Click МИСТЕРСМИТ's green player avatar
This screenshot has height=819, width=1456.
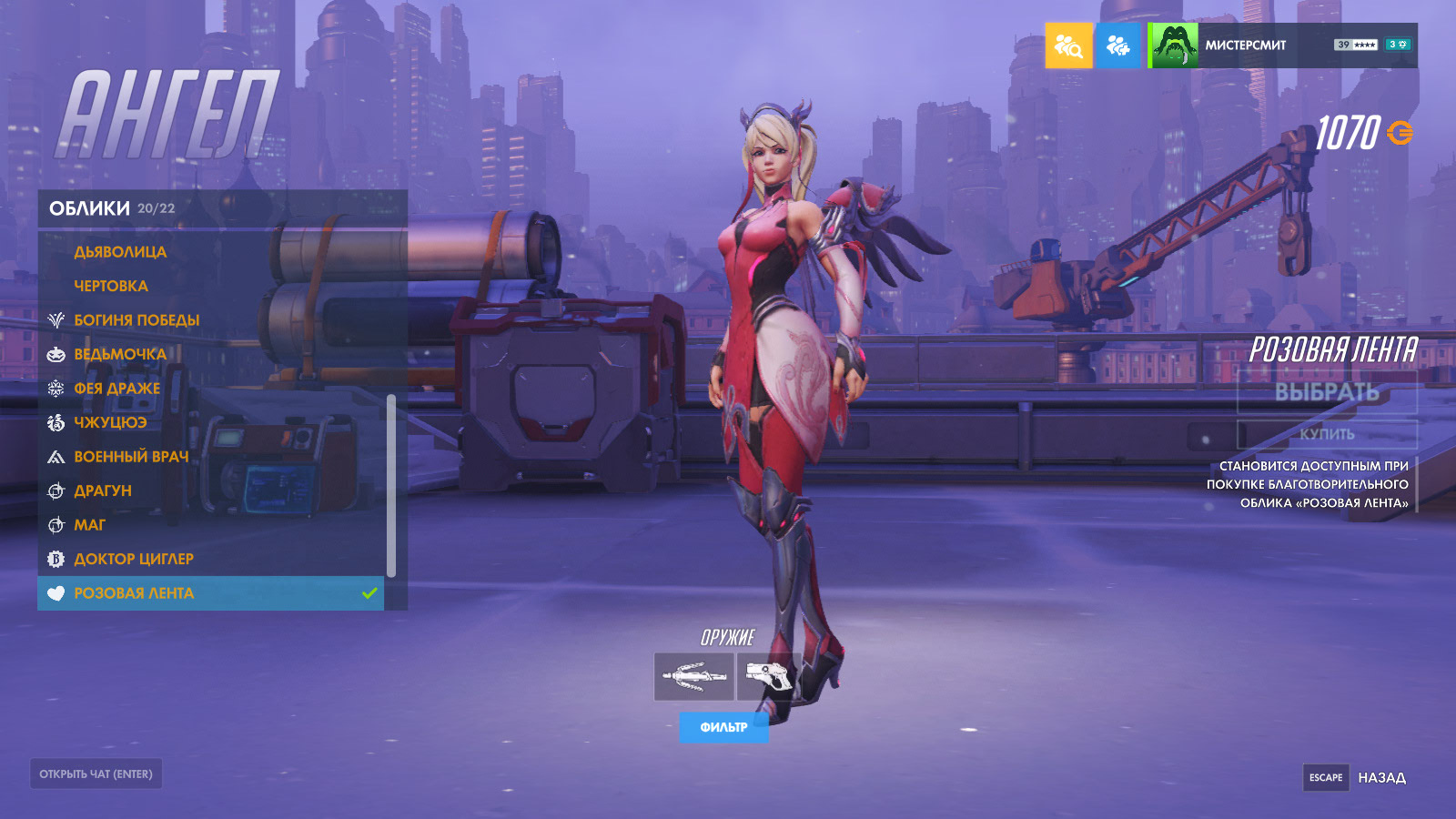point(1173,43)
